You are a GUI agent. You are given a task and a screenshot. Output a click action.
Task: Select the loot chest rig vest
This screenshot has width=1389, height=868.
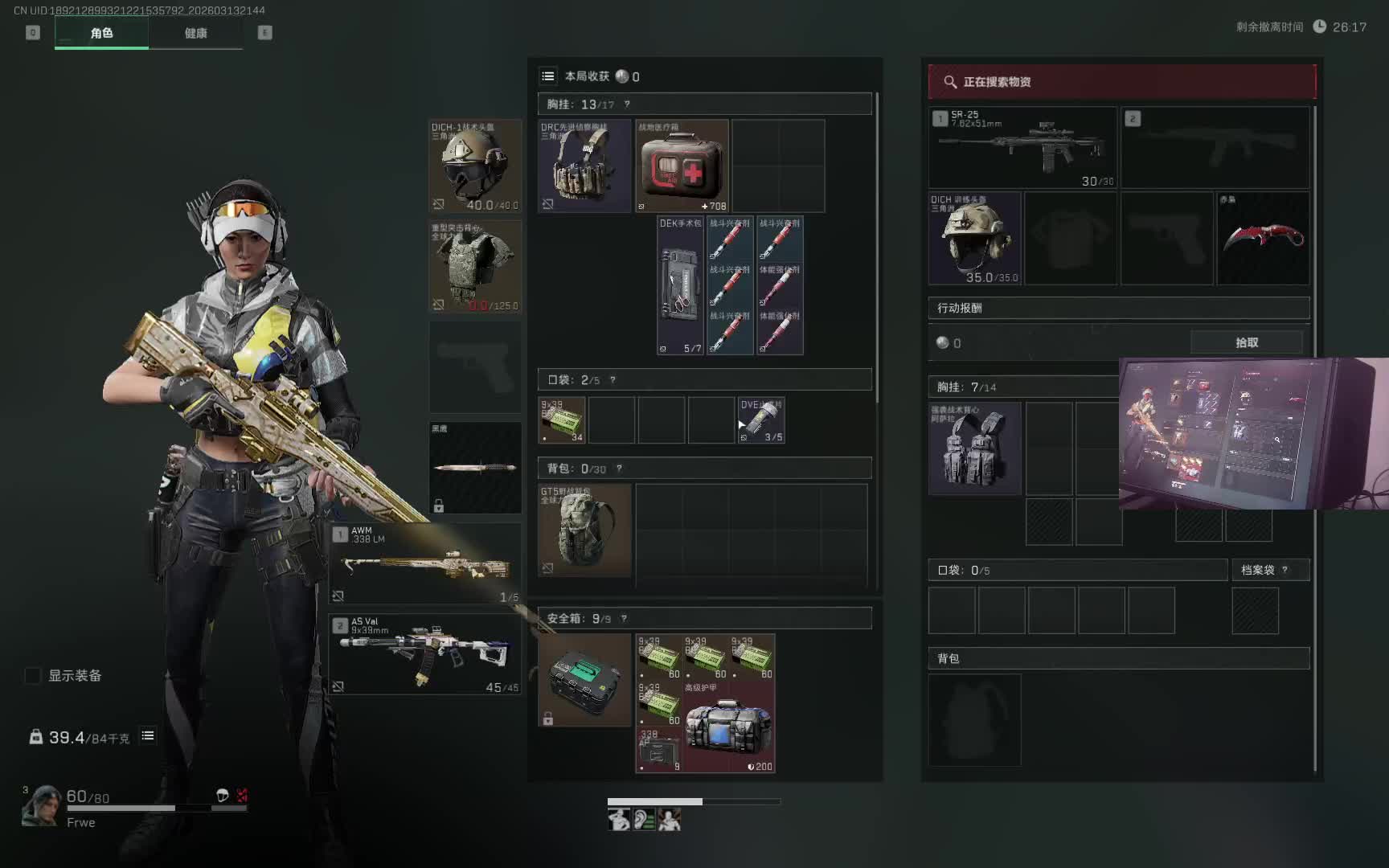click(974, 448)
